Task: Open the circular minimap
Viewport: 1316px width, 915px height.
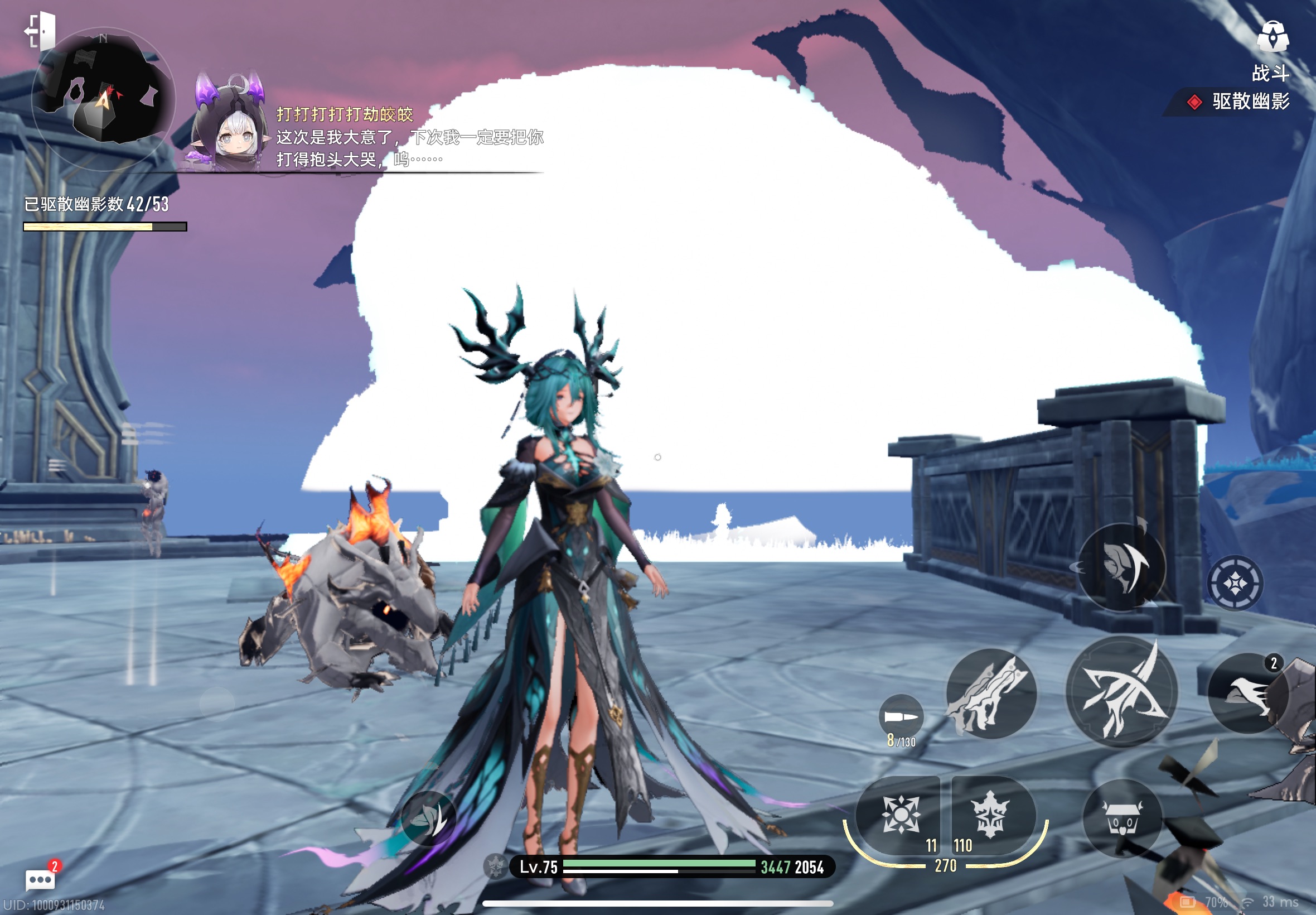Action: tap(103, 99)
